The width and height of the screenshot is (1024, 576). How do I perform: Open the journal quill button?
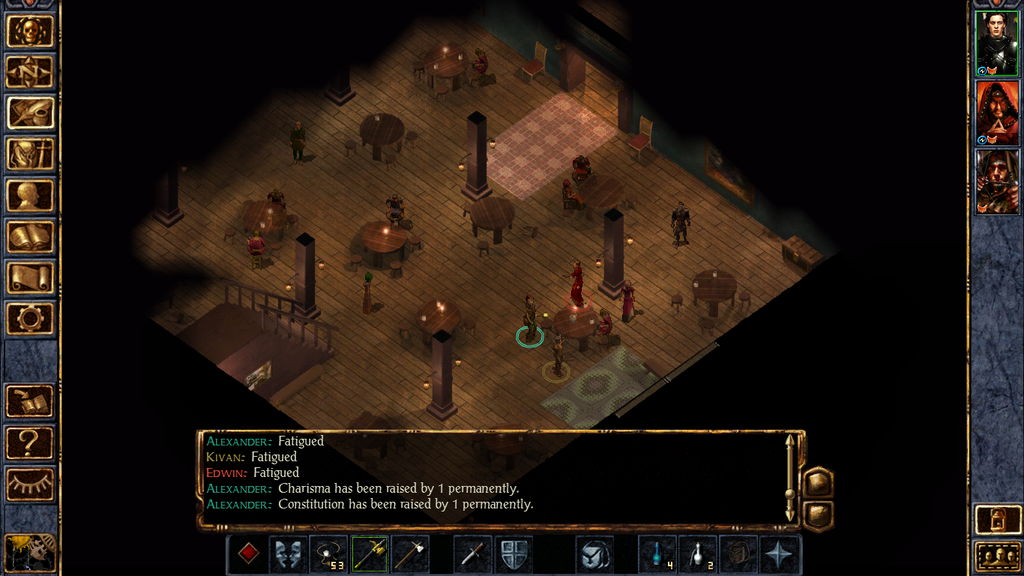(30, 113)
